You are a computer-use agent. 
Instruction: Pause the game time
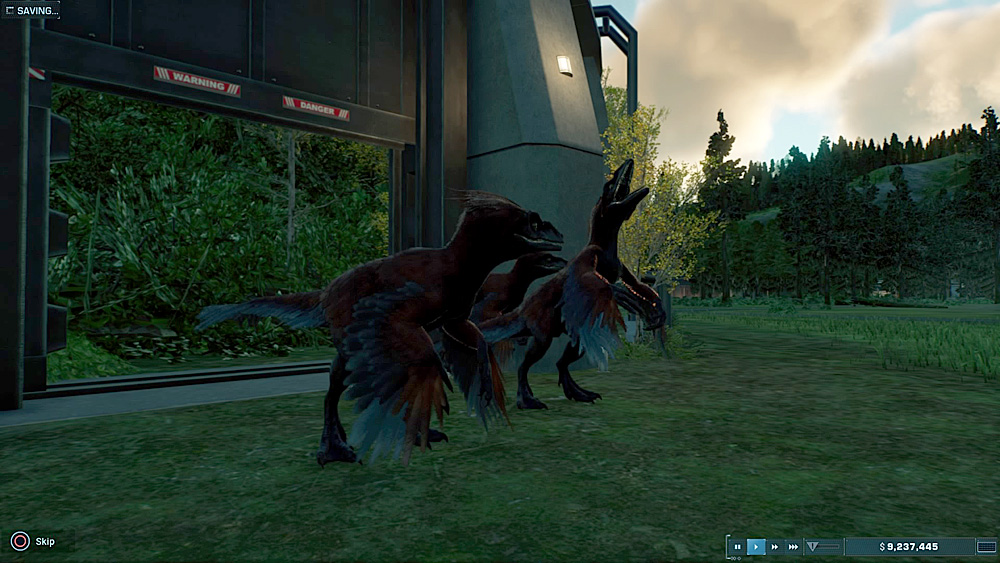(737, 547)
